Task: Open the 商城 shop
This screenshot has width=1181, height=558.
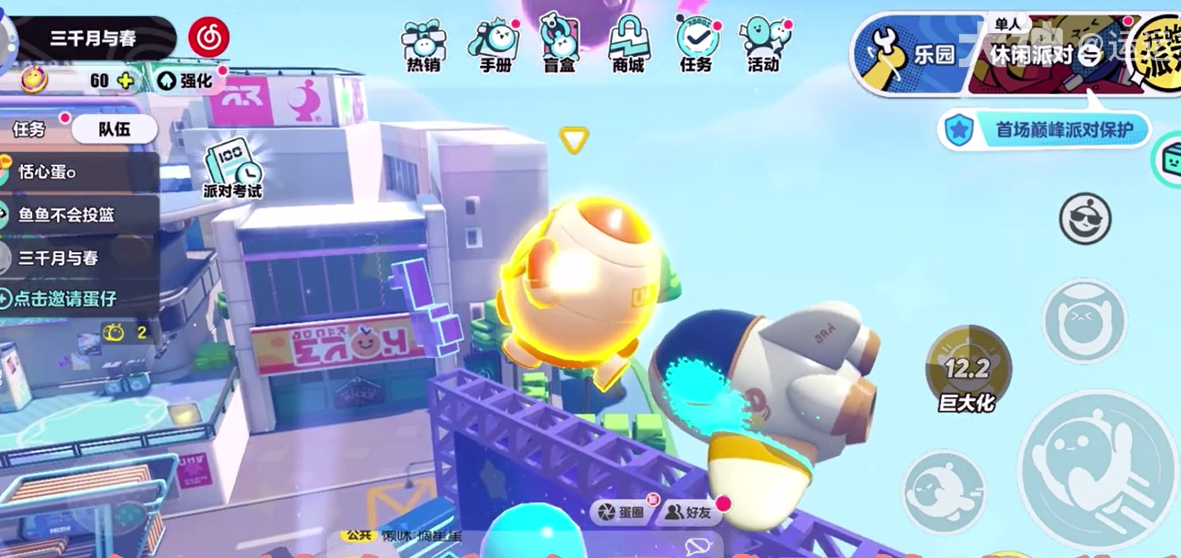Action: point(628,46)
